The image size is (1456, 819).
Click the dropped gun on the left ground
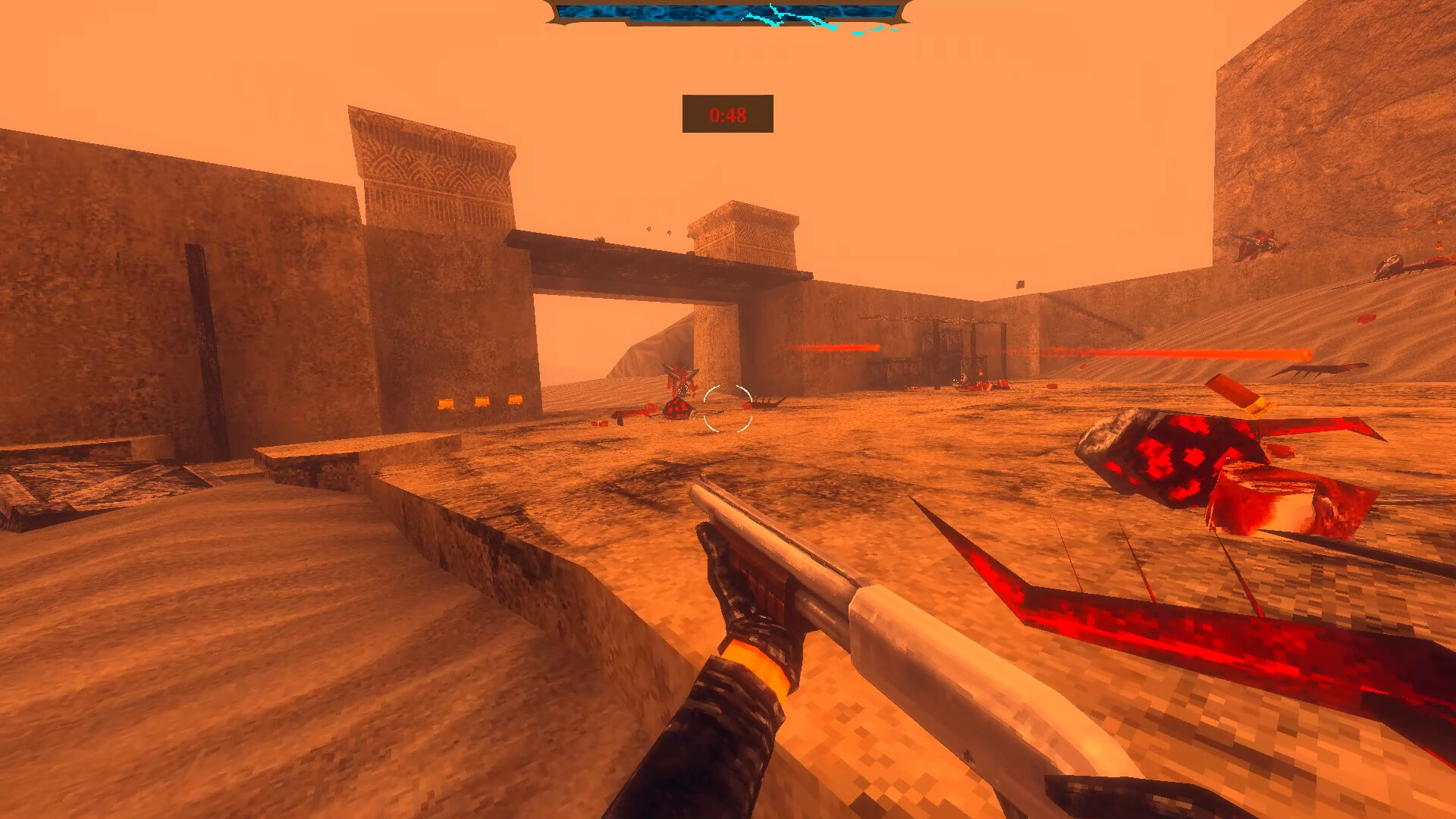(x=633, y=416)
